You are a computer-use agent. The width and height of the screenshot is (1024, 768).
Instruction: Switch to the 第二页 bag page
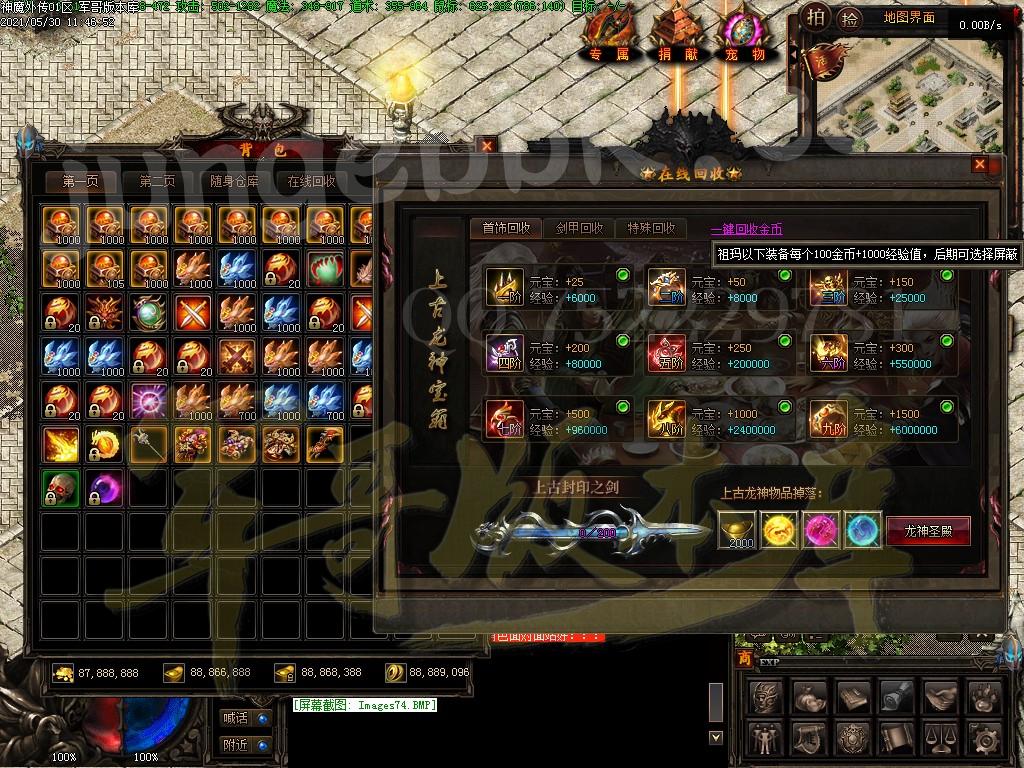(157, 182)
